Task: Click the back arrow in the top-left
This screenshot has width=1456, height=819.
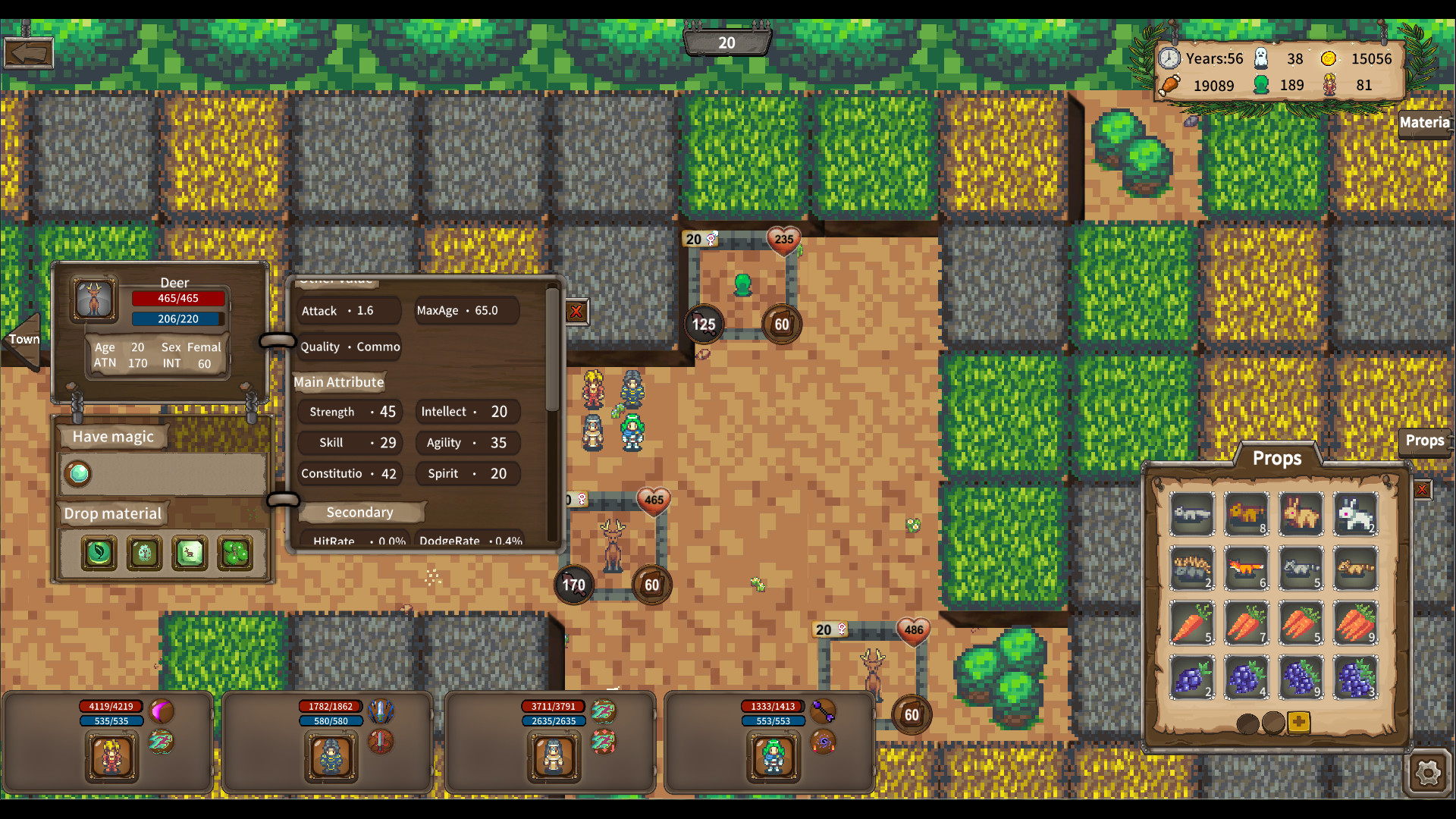Action: (x=28, y=52)
